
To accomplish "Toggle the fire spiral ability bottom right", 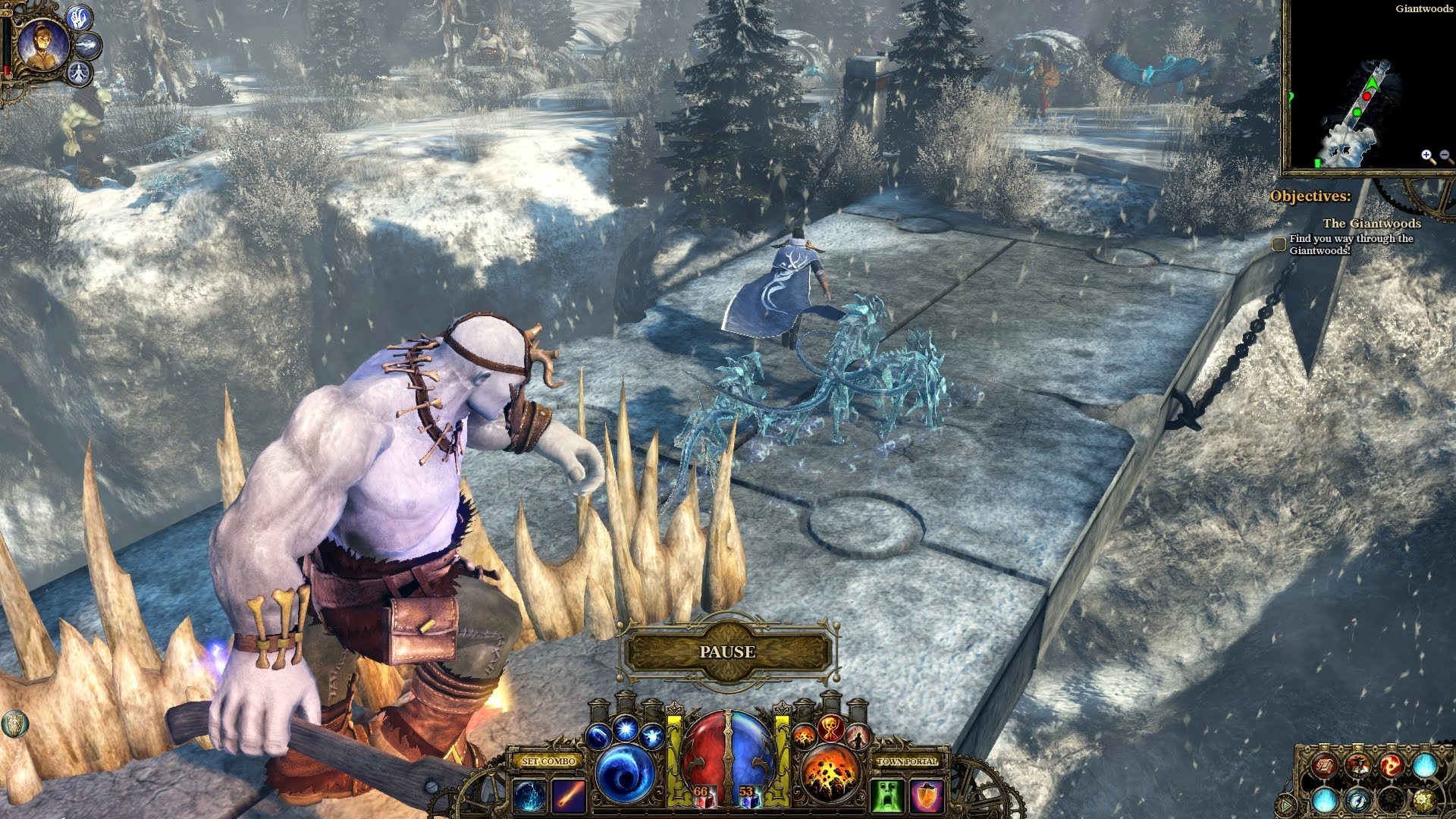I will pos(1392,764).
